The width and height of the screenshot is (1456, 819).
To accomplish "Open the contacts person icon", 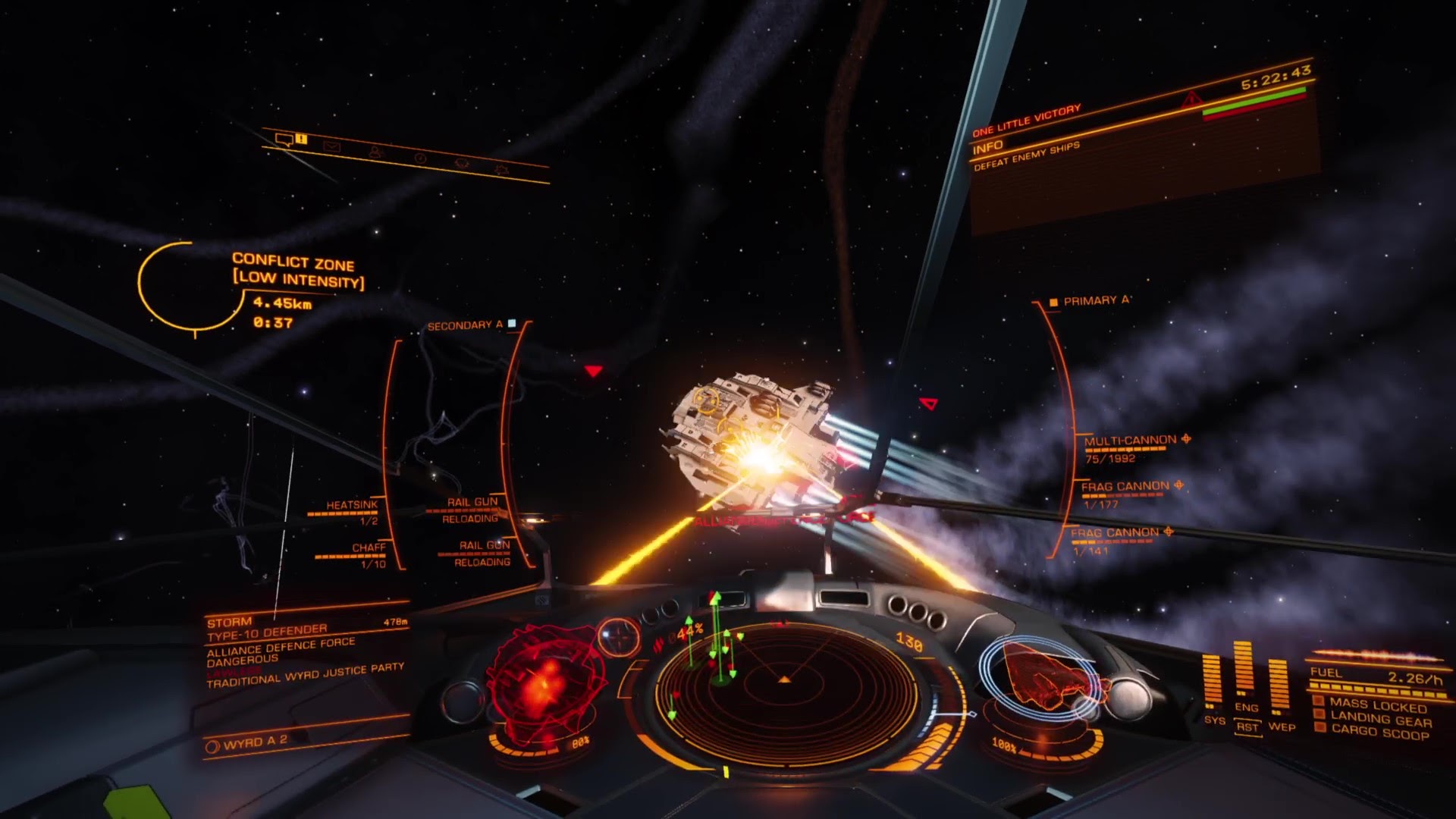I will (375, 152).
